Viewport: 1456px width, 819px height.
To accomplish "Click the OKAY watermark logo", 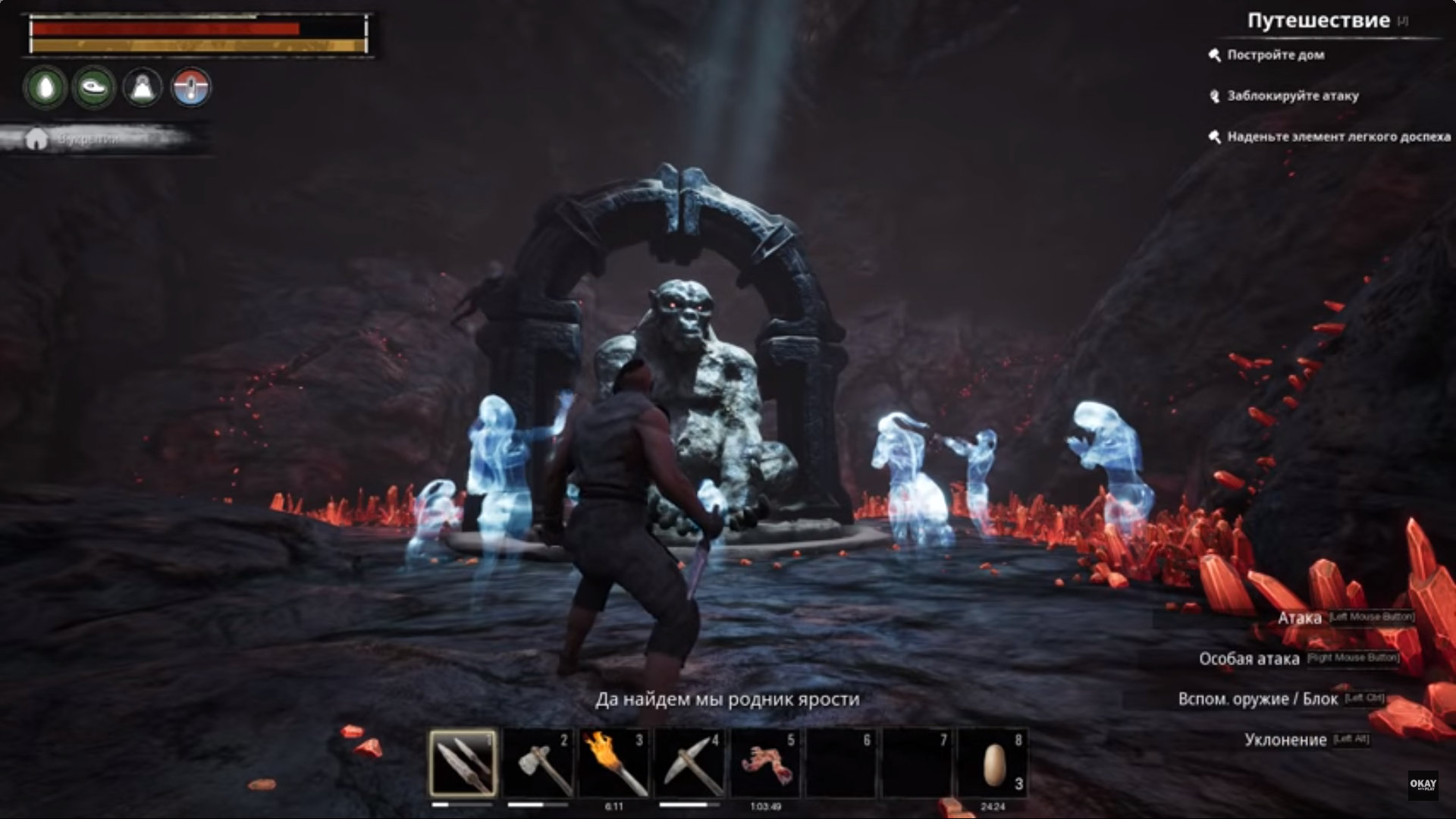I will pos(1423,785).
